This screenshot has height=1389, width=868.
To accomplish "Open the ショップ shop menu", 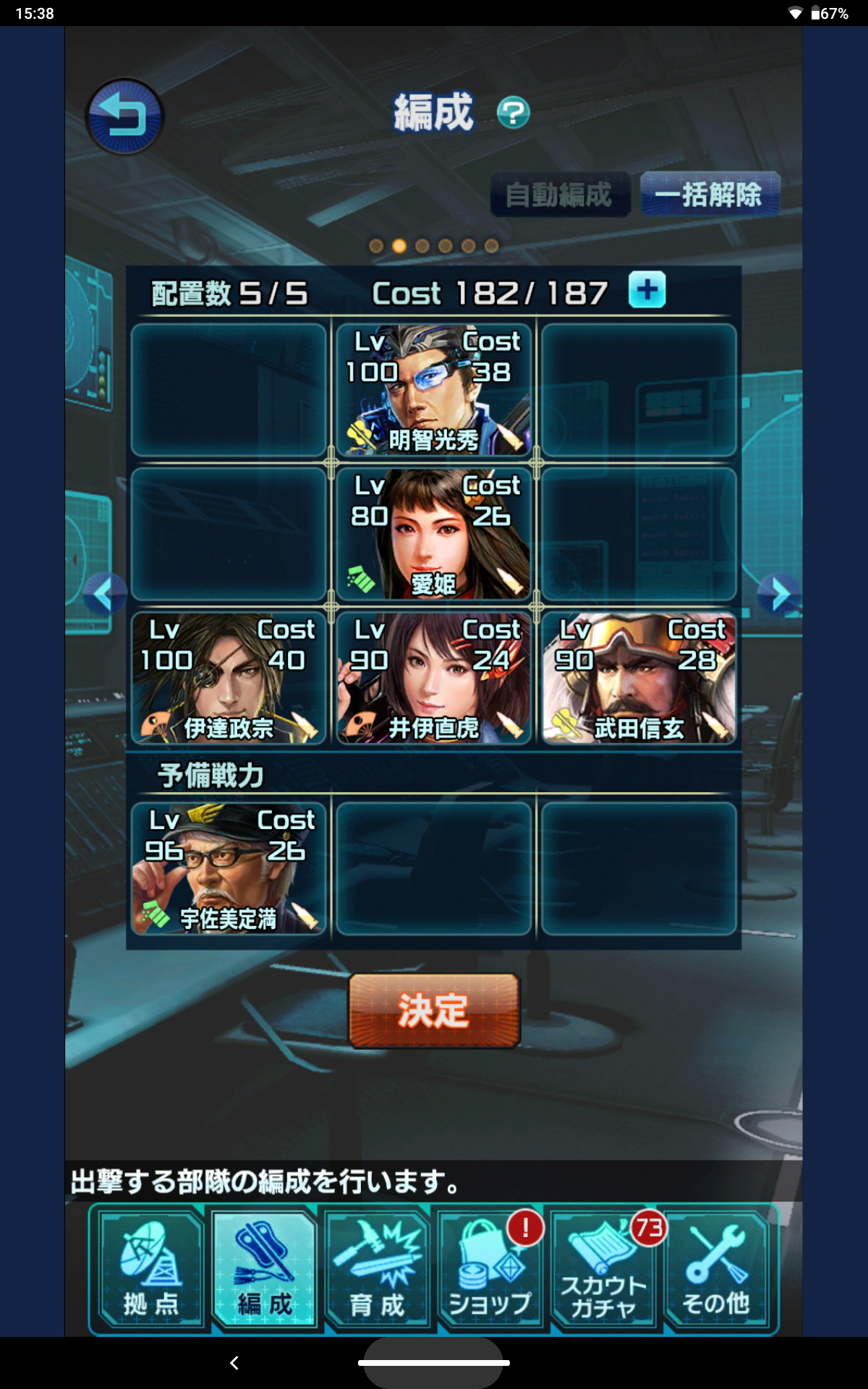I will (x=490, y=1270).
